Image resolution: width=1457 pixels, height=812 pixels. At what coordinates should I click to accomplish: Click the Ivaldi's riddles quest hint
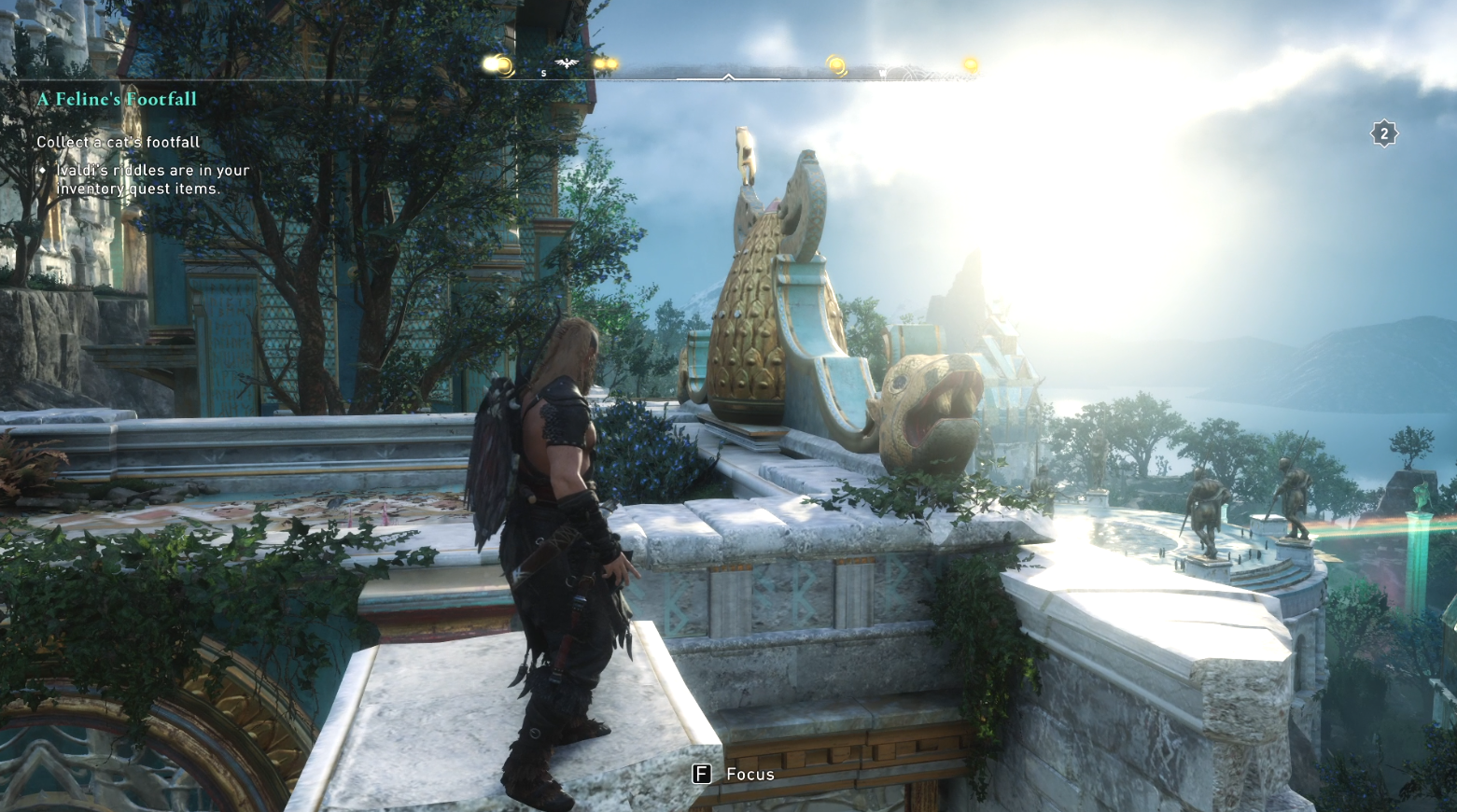(x=152, y=179)
